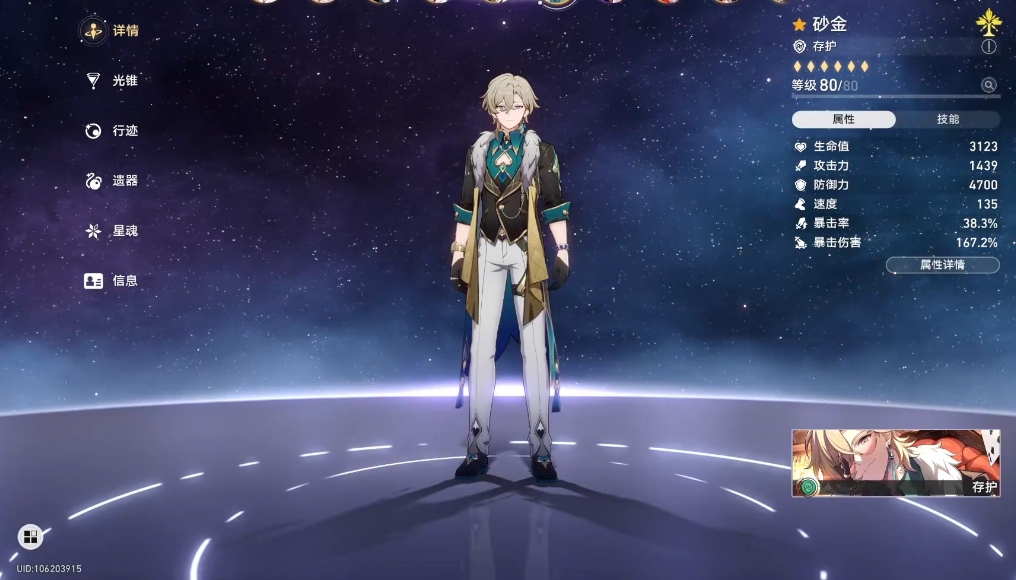The image size is (1016, 580).
Task: Open 属性详情 attribute details
Action: click(x=942, y=265)
